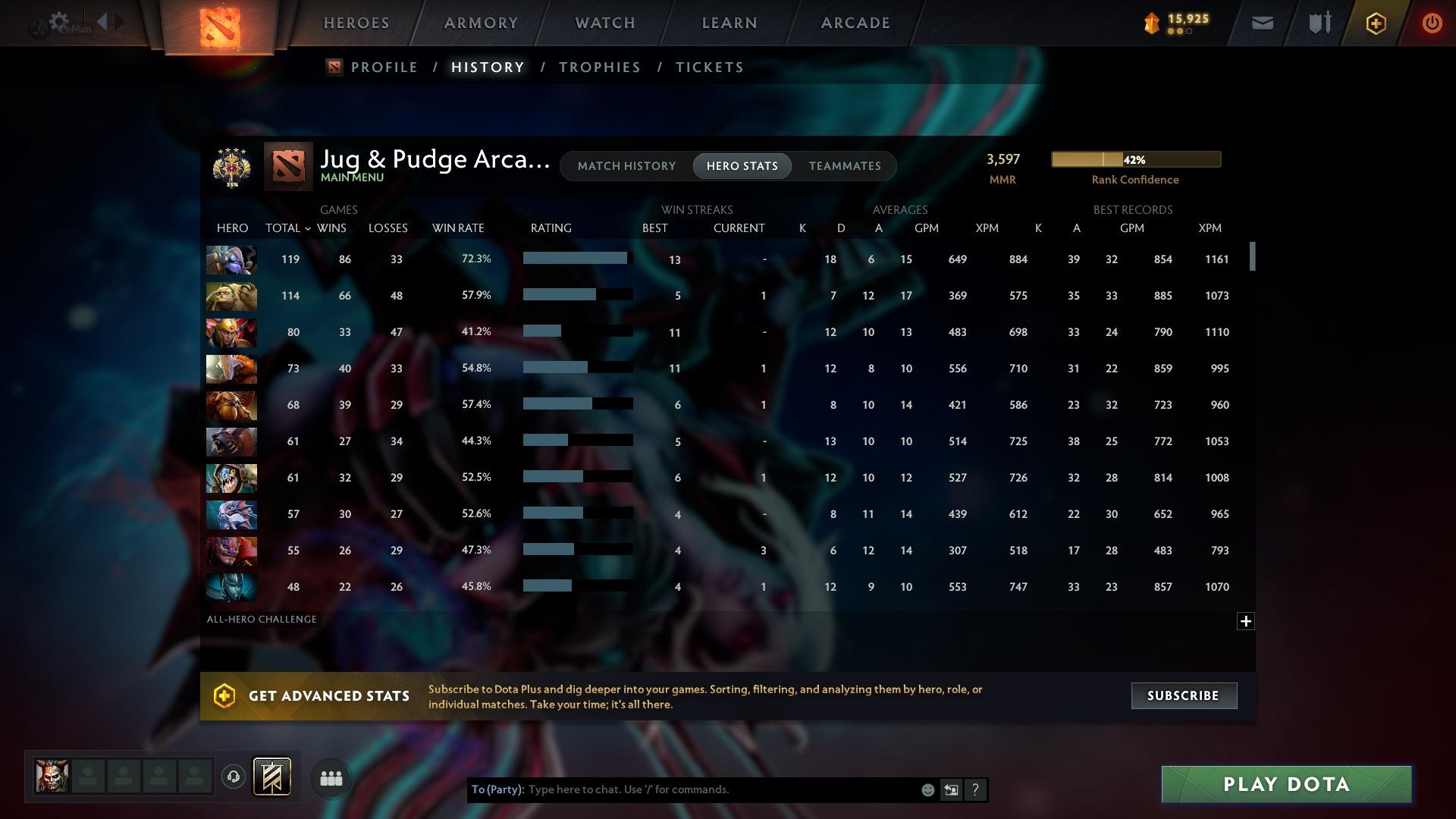
Task: Open the help question mark icon in chat
Action: tap(975, 789)
